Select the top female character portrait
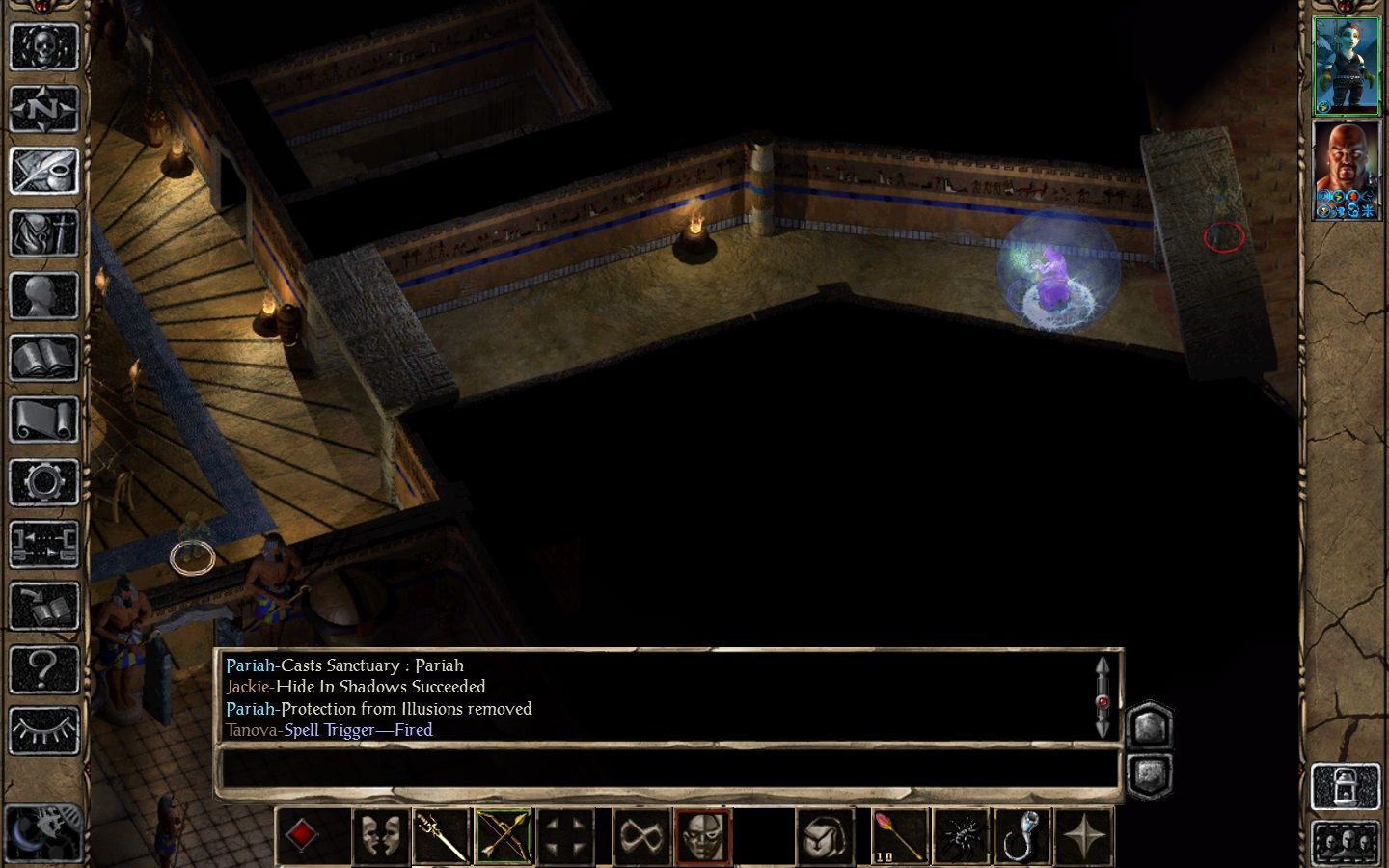This screenshot has width=1389, height=868. coord(1347,66)
